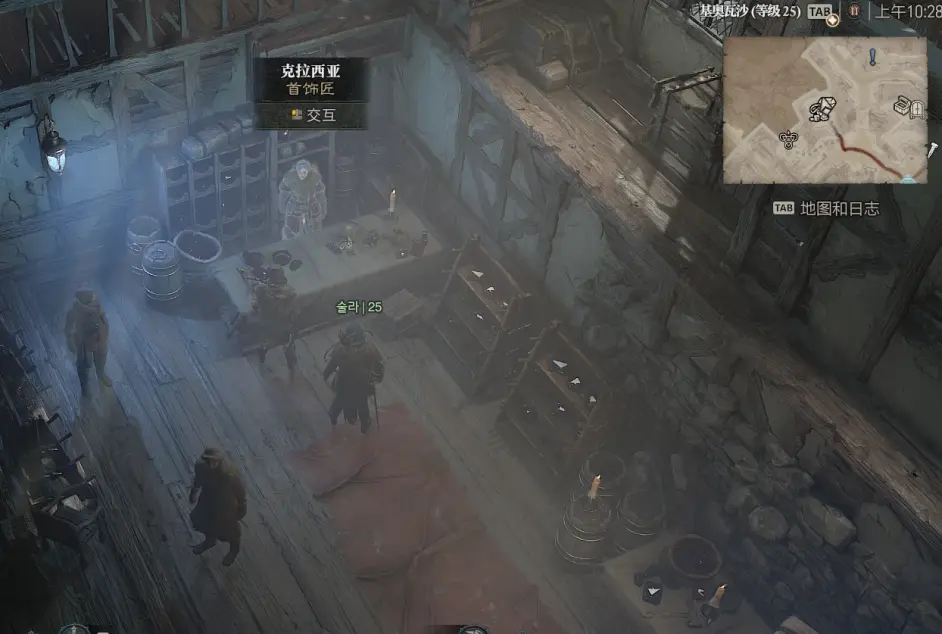Select the blue exclamation quest marker on minimap

click(872, 57)
